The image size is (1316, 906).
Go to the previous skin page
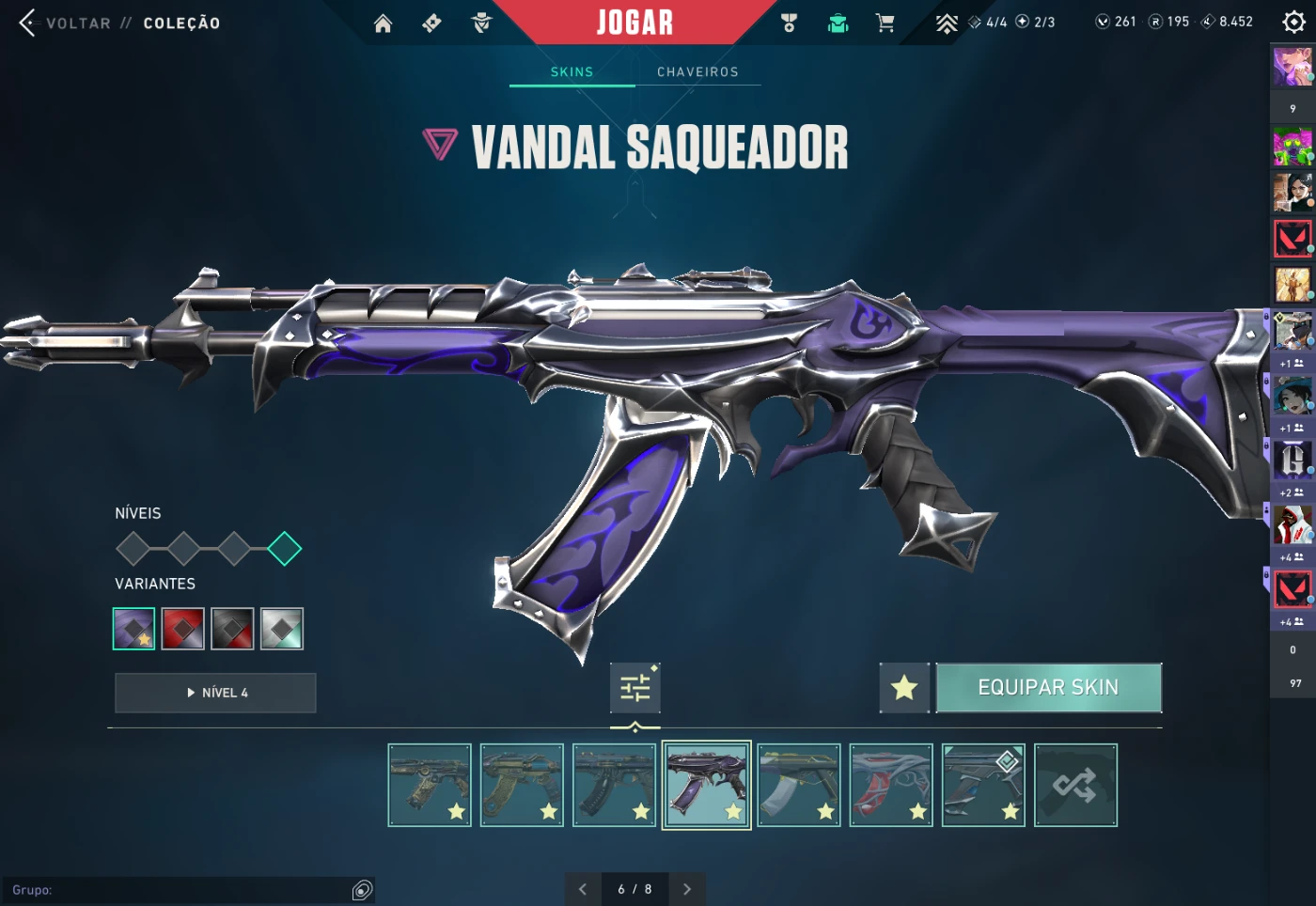[x=583, y=889]
